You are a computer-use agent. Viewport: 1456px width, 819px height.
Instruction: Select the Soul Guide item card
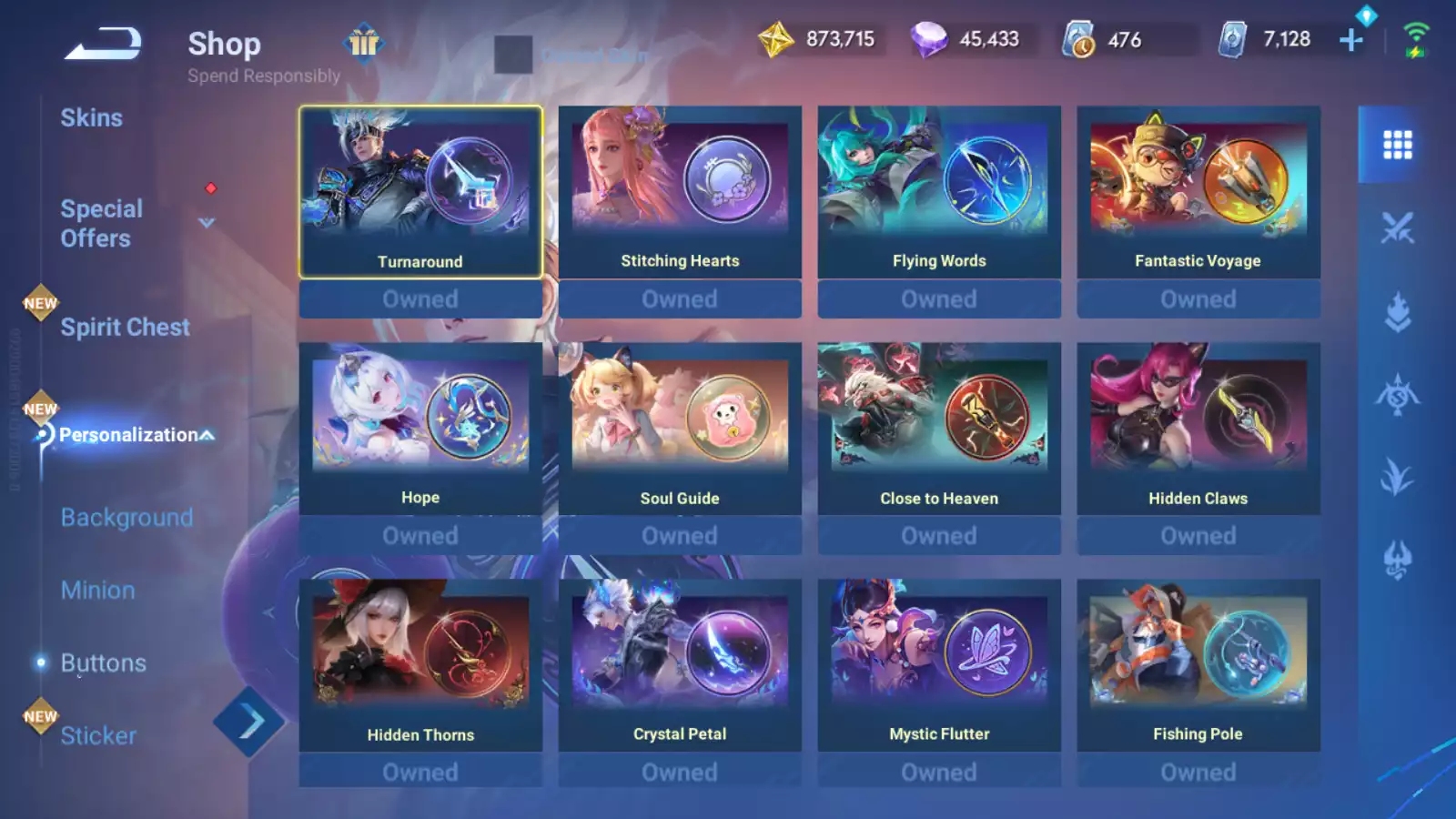point(680,429)
